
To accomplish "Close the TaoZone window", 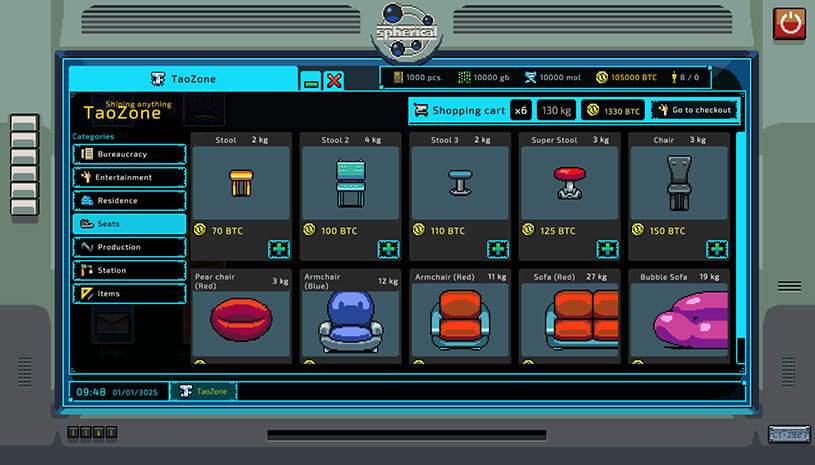I will pos(334,80).
